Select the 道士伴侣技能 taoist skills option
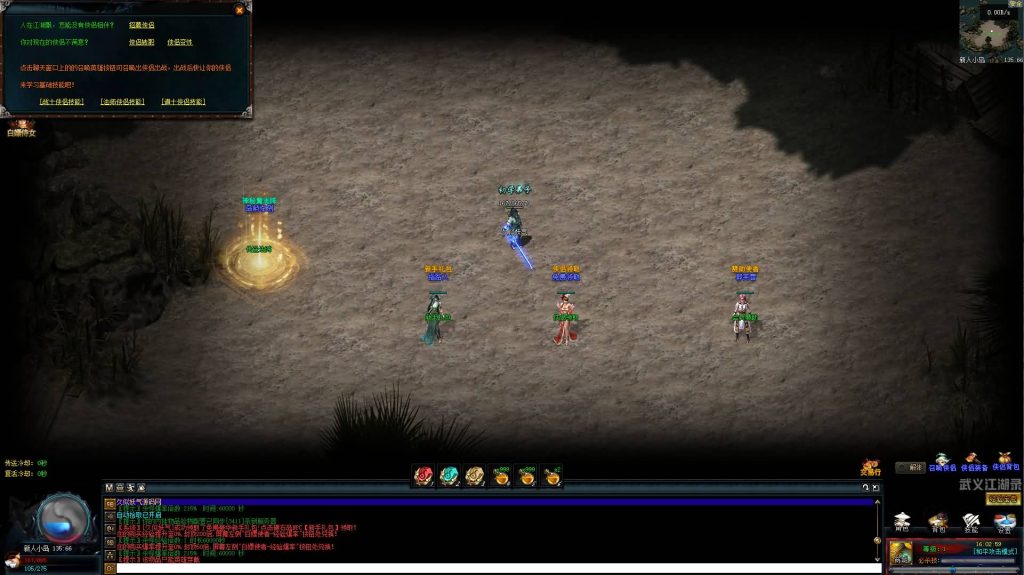 tap(182, 102)
